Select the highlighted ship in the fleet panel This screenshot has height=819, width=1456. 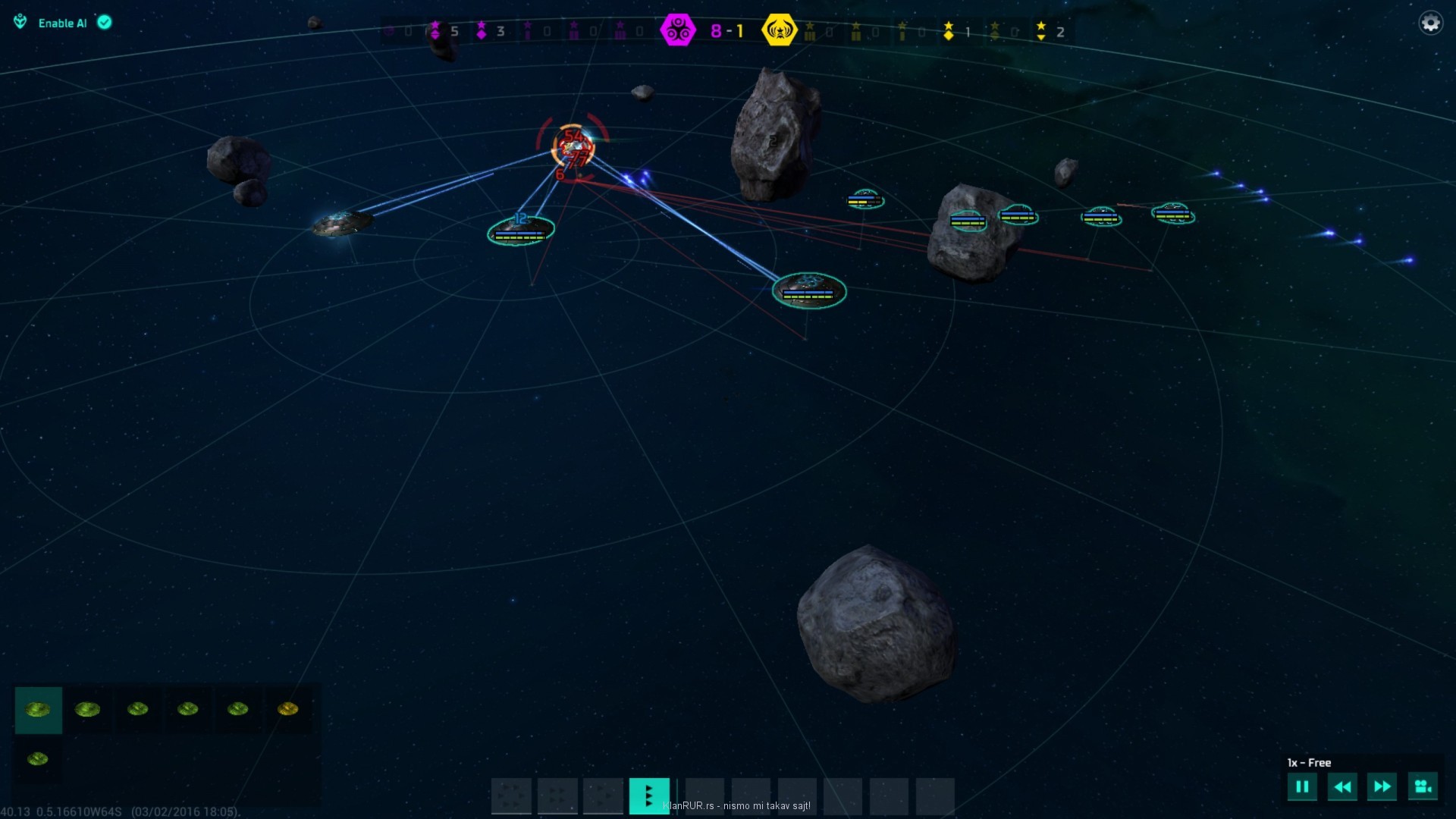(x=38, y=710)
